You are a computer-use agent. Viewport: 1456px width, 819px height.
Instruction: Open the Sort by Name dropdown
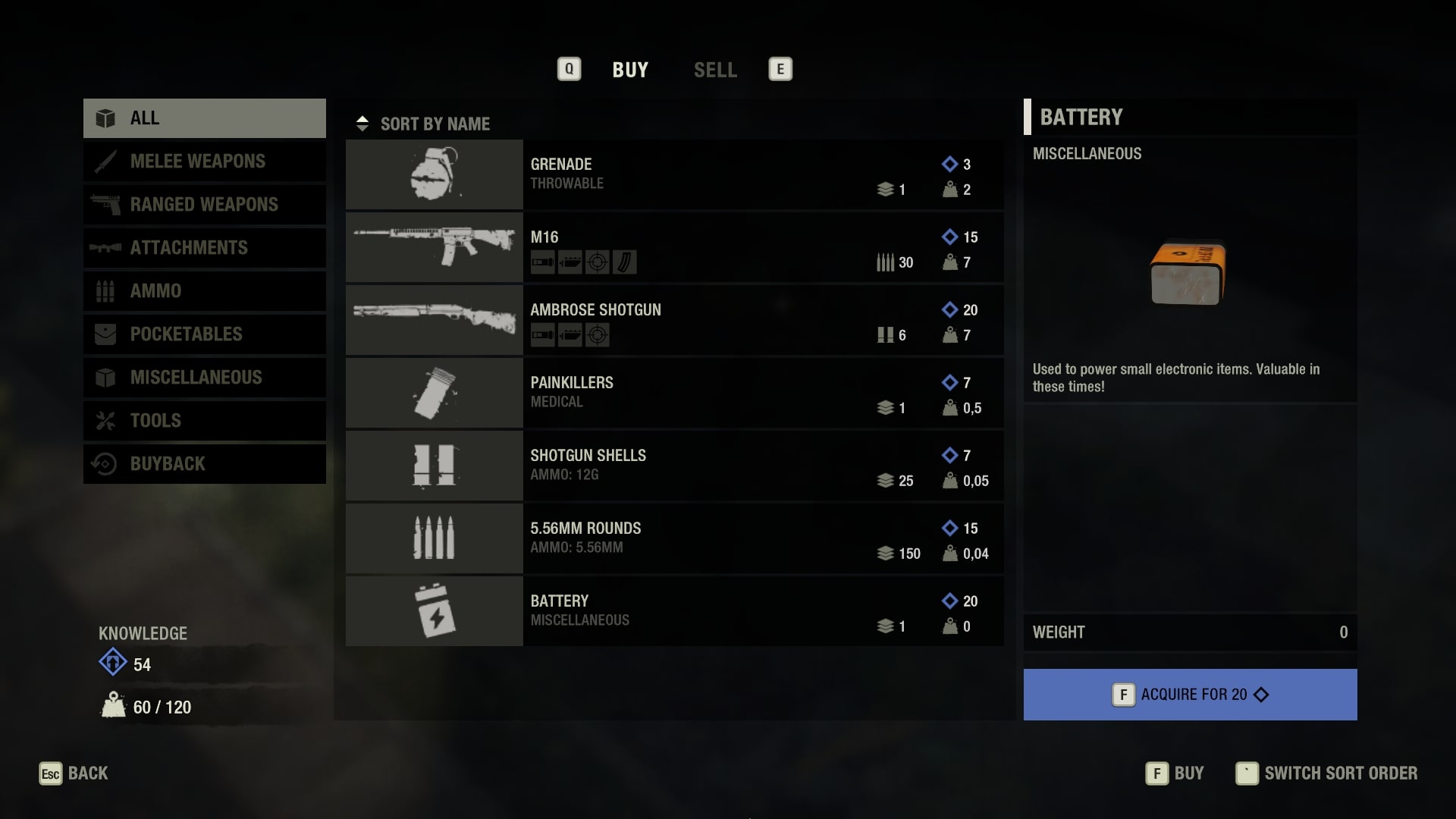click(435, 124)
